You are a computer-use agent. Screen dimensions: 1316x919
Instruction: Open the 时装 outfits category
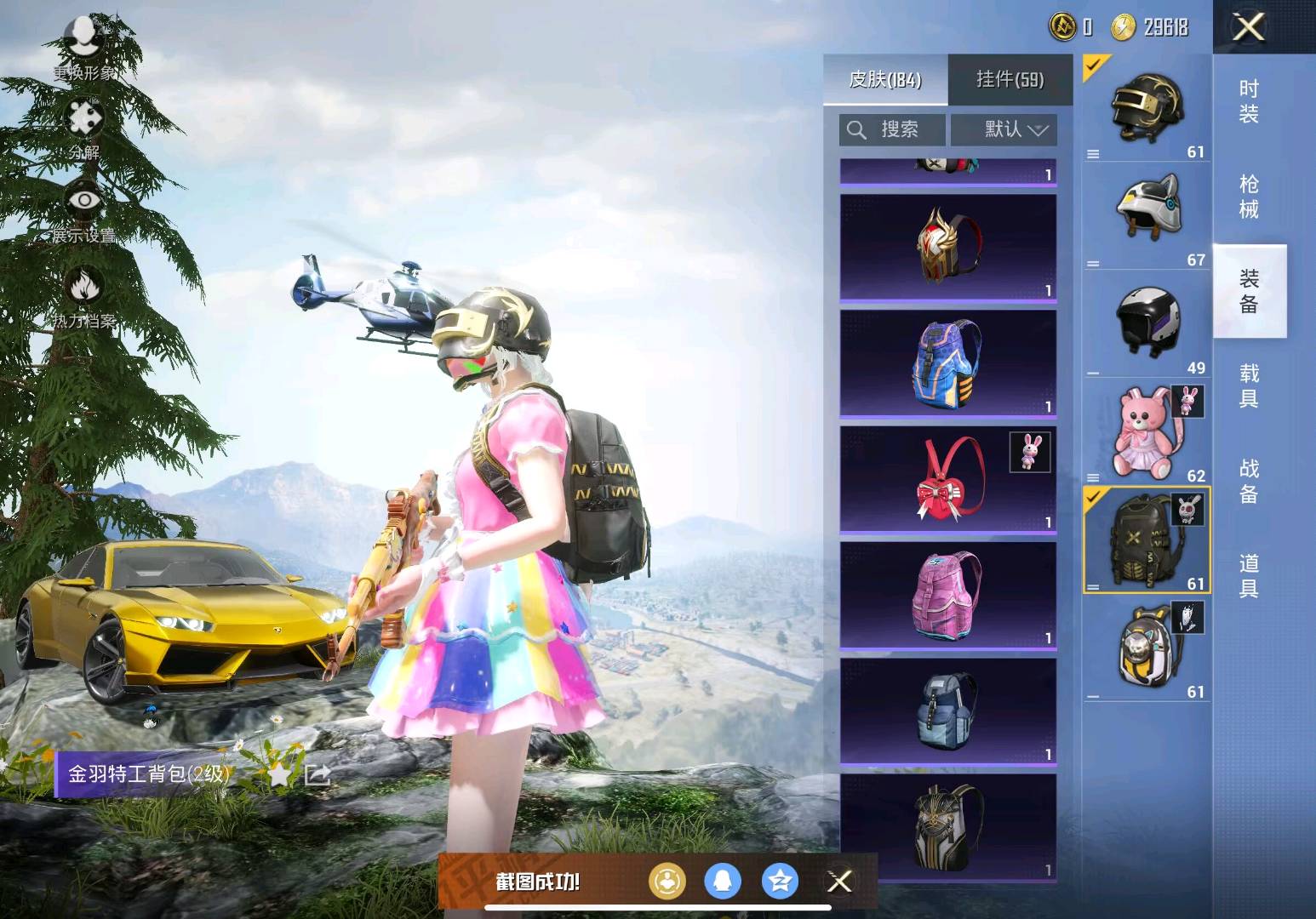[x=1249, y=101]
